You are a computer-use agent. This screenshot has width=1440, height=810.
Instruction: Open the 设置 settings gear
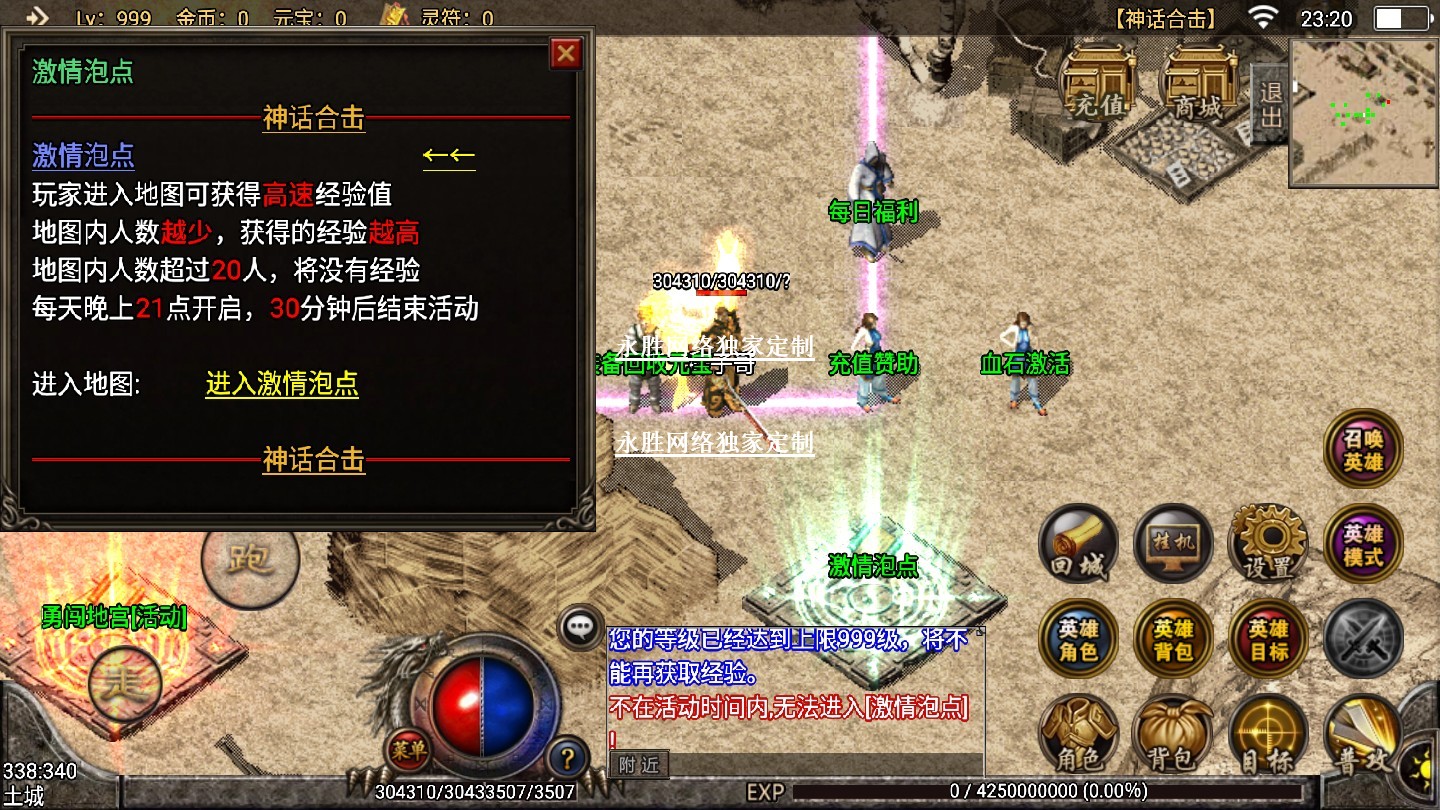[x=1268, y=543]
